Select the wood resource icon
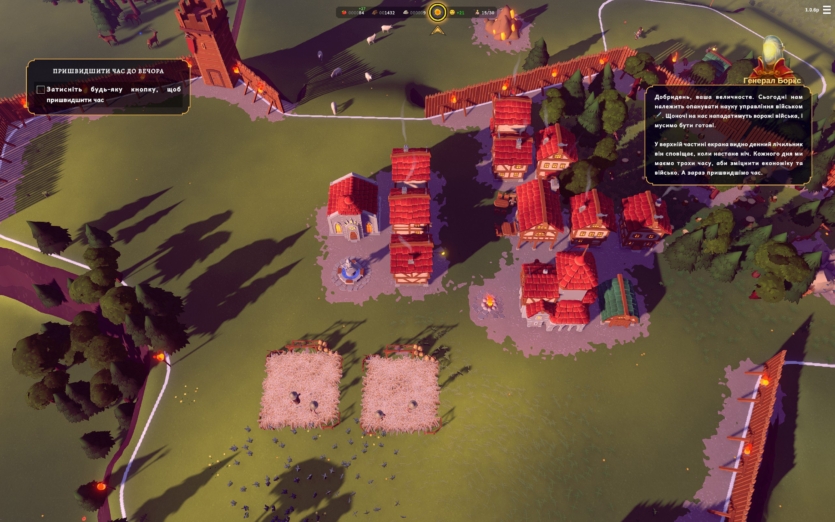Viewport: 835px width, 522px height. [x=375, y=13]
